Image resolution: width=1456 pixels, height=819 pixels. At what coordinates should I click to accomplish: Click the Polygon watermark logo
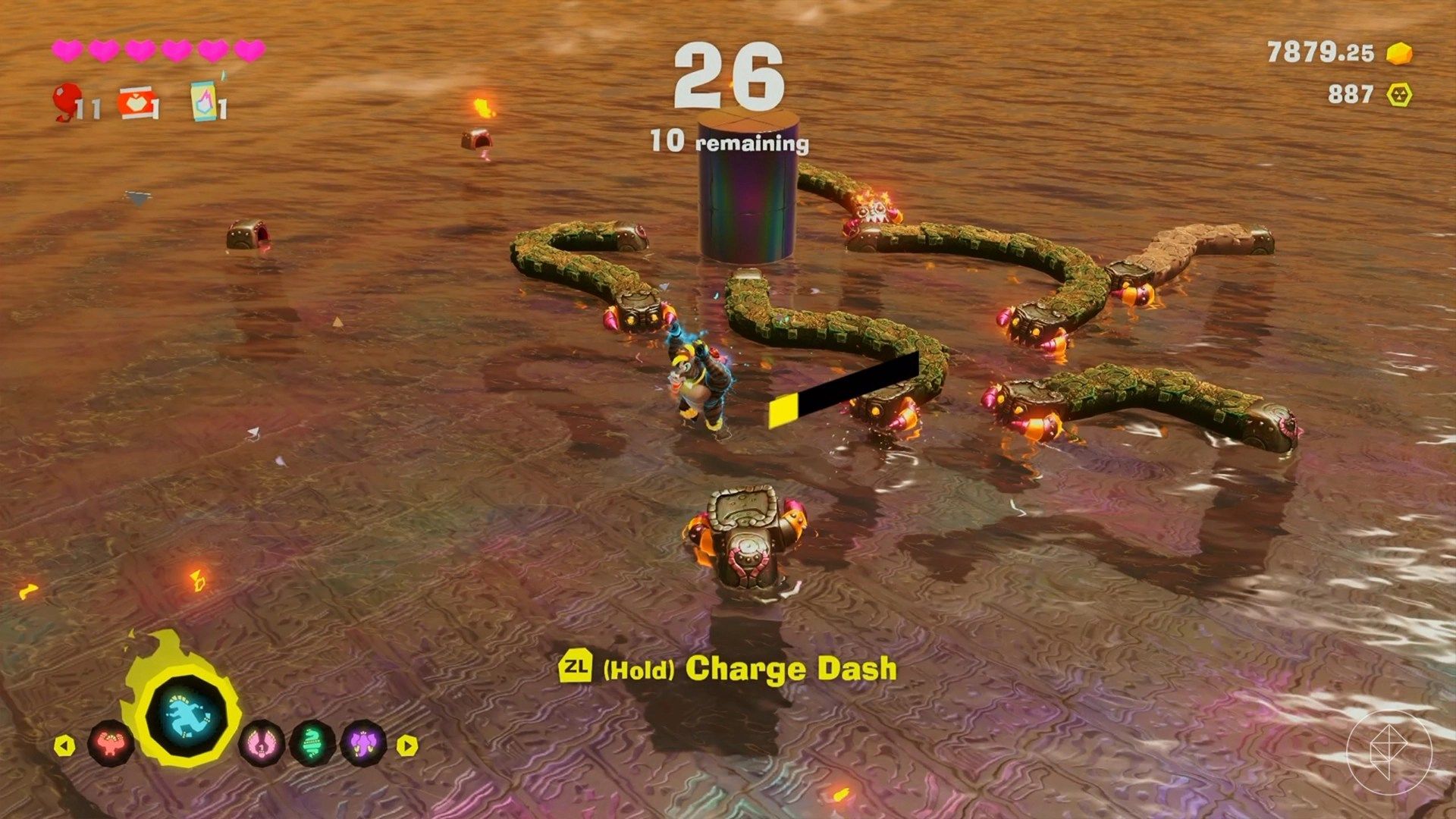pyautogui.click(x=1389, y=751)
